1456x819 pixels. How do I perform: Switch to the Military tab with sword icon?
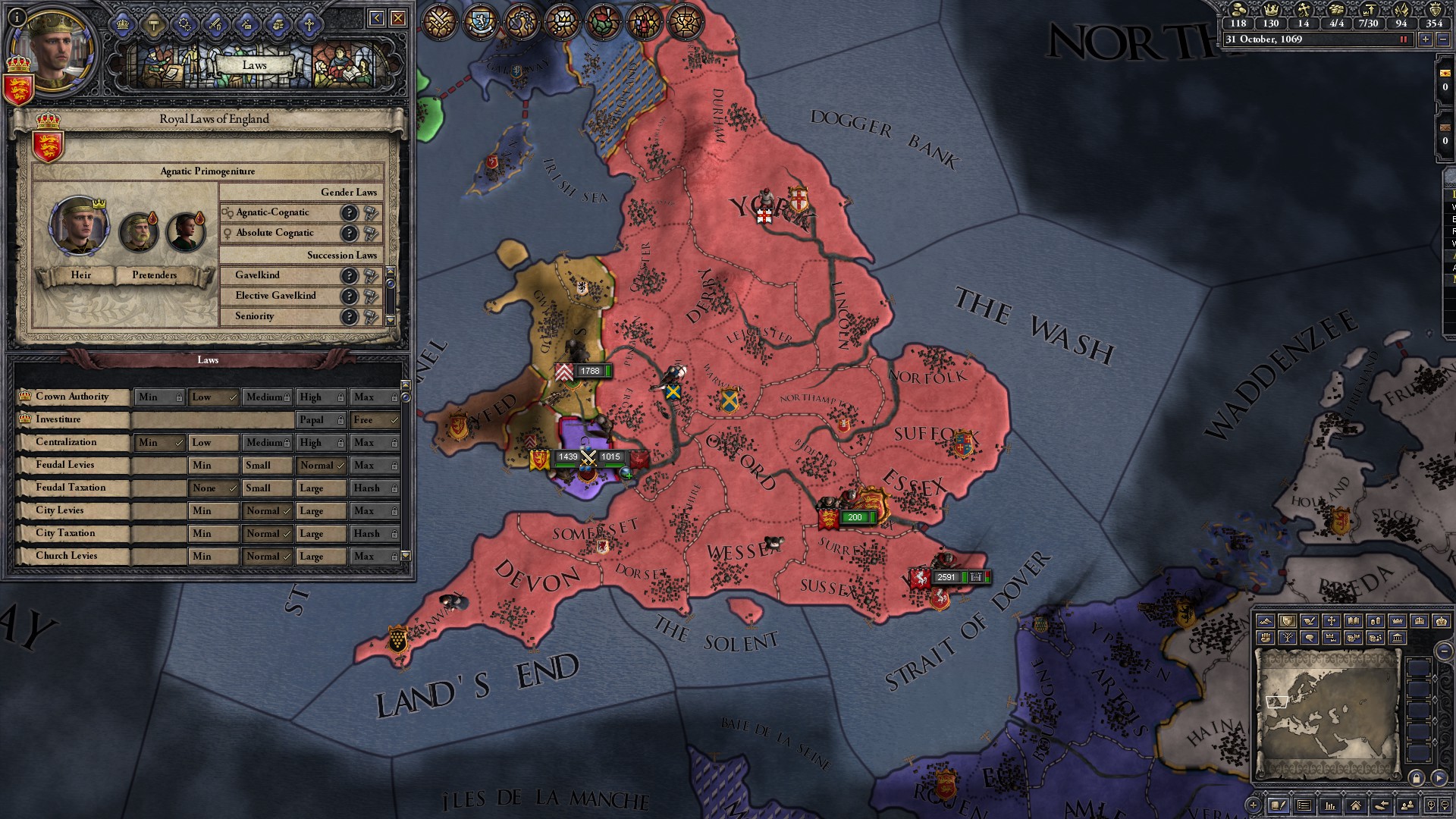pyautogui.click(x=215, y=25)
